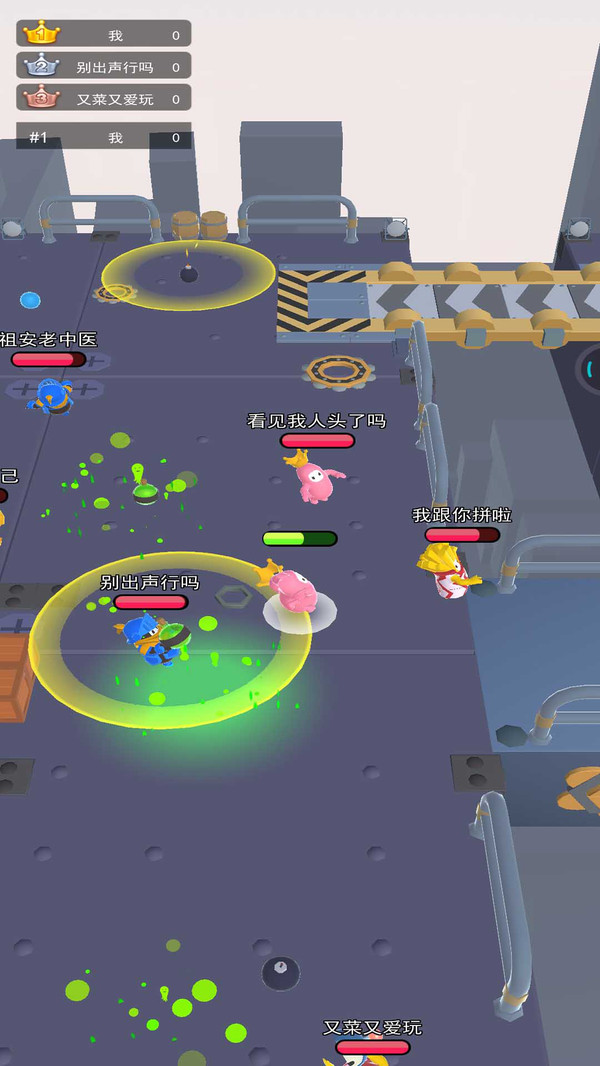Select the gold crown first-place leaderboard row
This screenshot has width=600, height=1066.
(x=104, y=34)
